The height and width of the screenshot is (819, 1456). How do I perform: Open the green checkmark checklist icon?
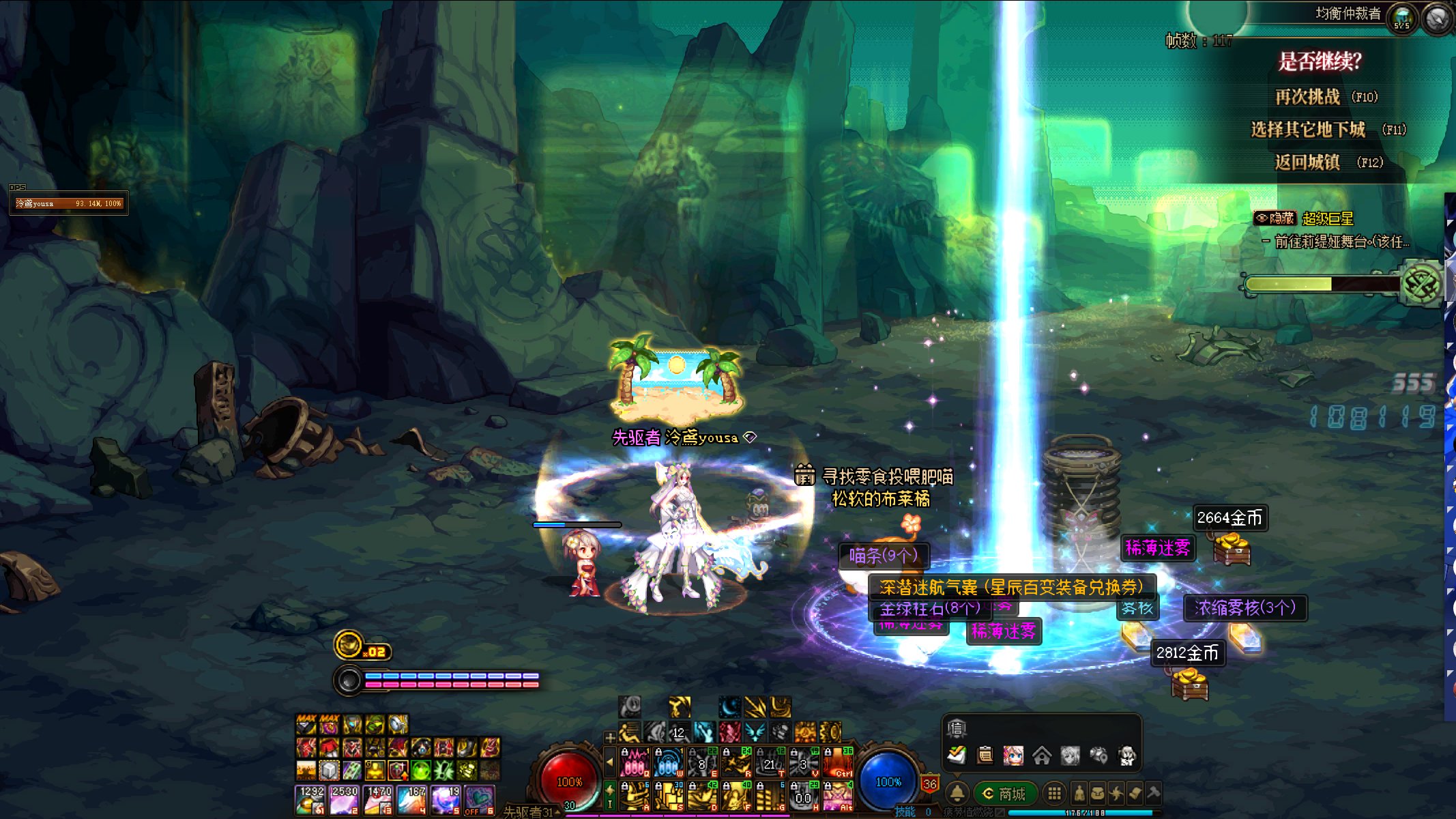957,756
